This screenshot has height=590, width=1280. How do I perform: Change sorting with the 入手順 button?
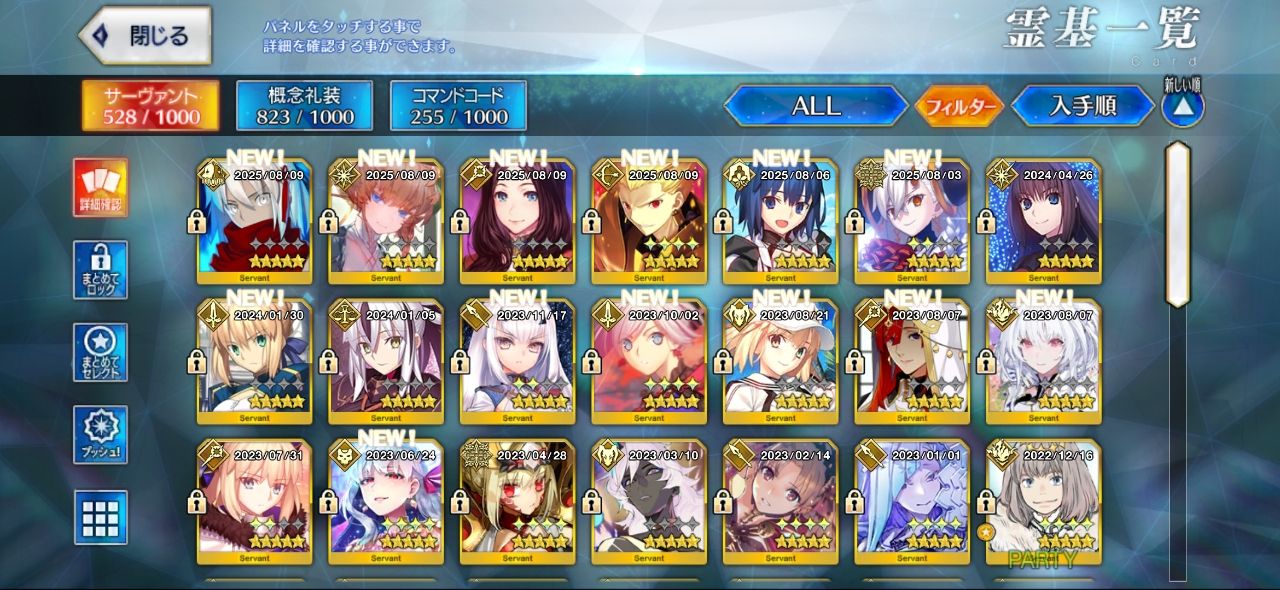(1083, 106)
